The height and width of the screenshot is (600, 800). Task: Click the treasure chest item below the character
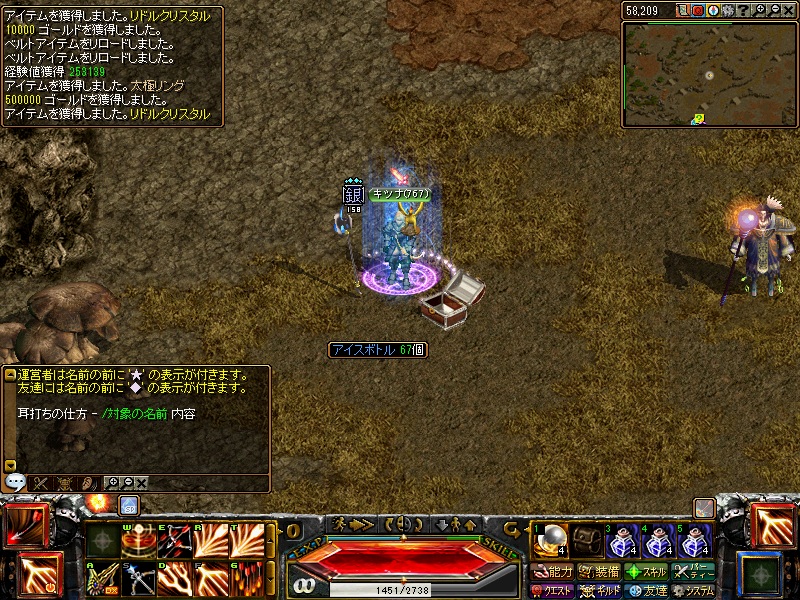coord(452,298)
